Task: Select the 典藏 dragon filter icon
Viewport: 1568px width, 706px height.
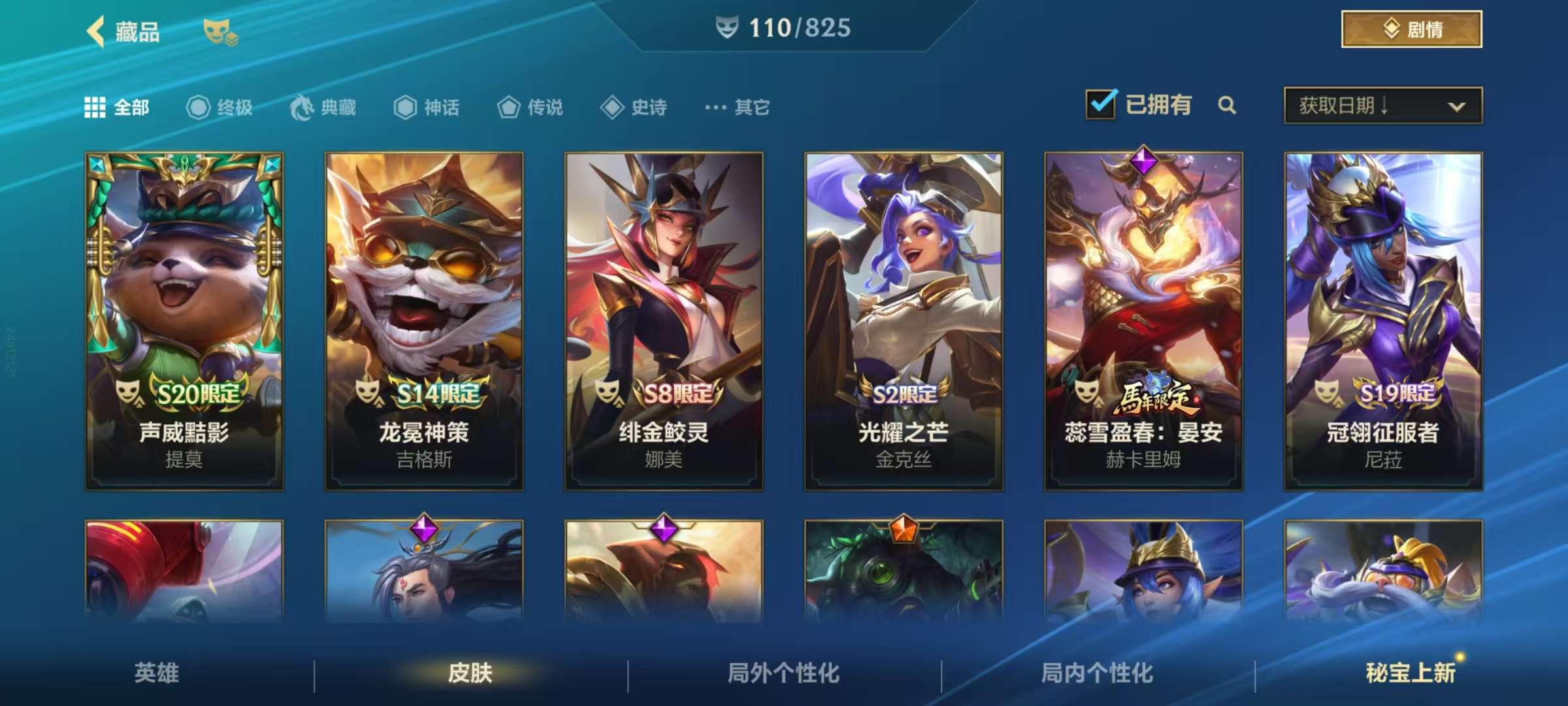Action: pos(303,107)
